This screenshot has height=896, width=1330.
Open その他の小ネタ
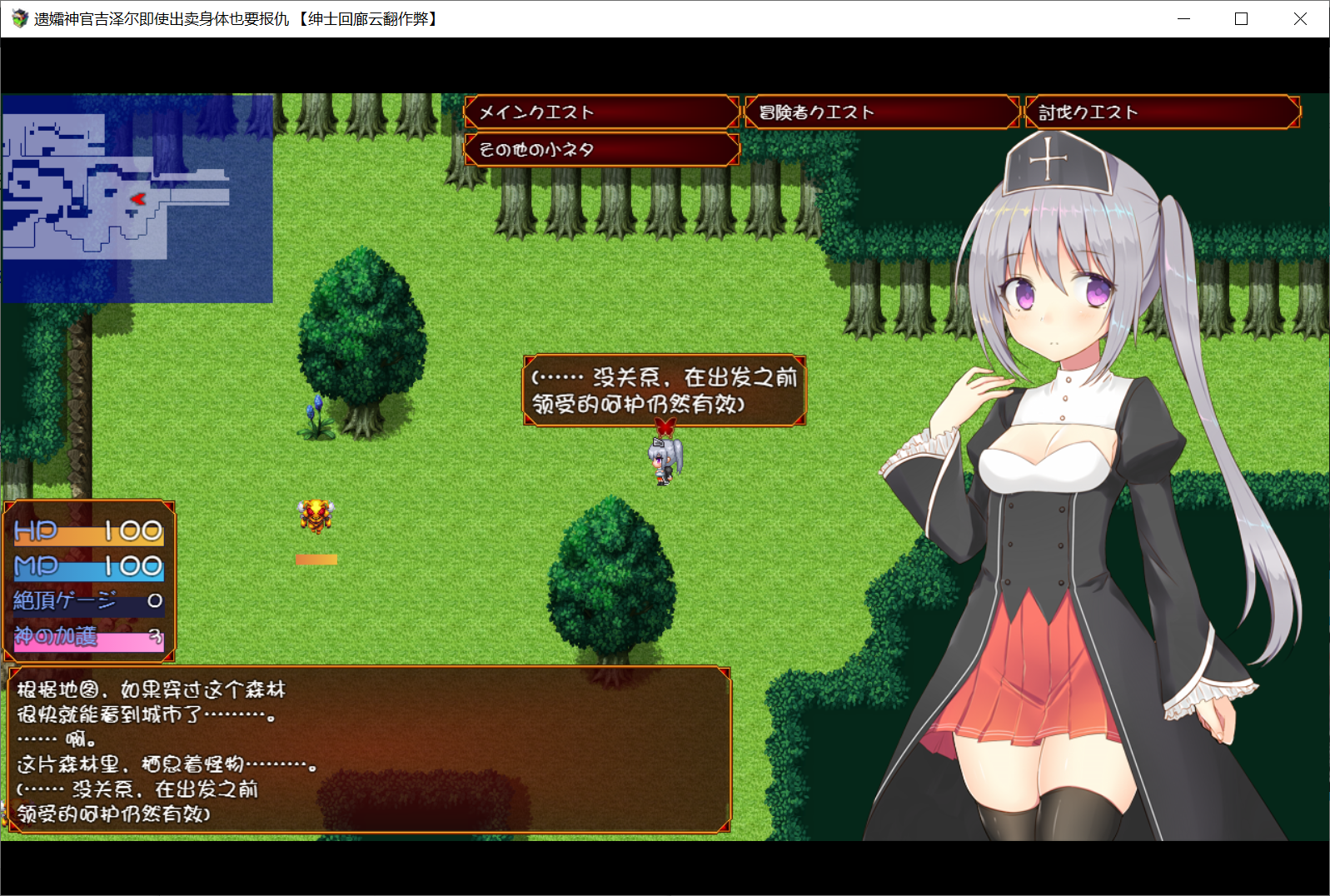click(601, 150)
